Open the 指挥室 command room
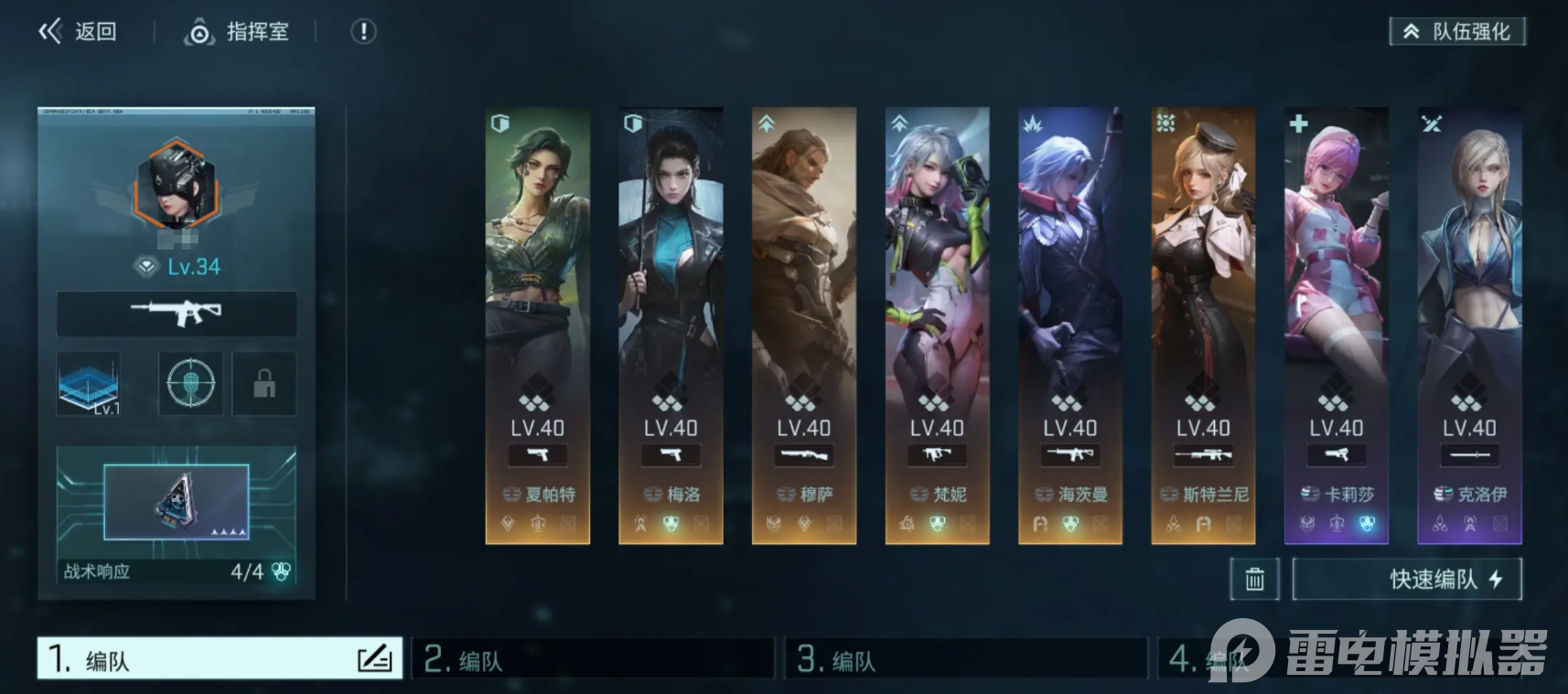Viewport: 1568px width, 694px height. pyautogui.click(x=237, y=32)
